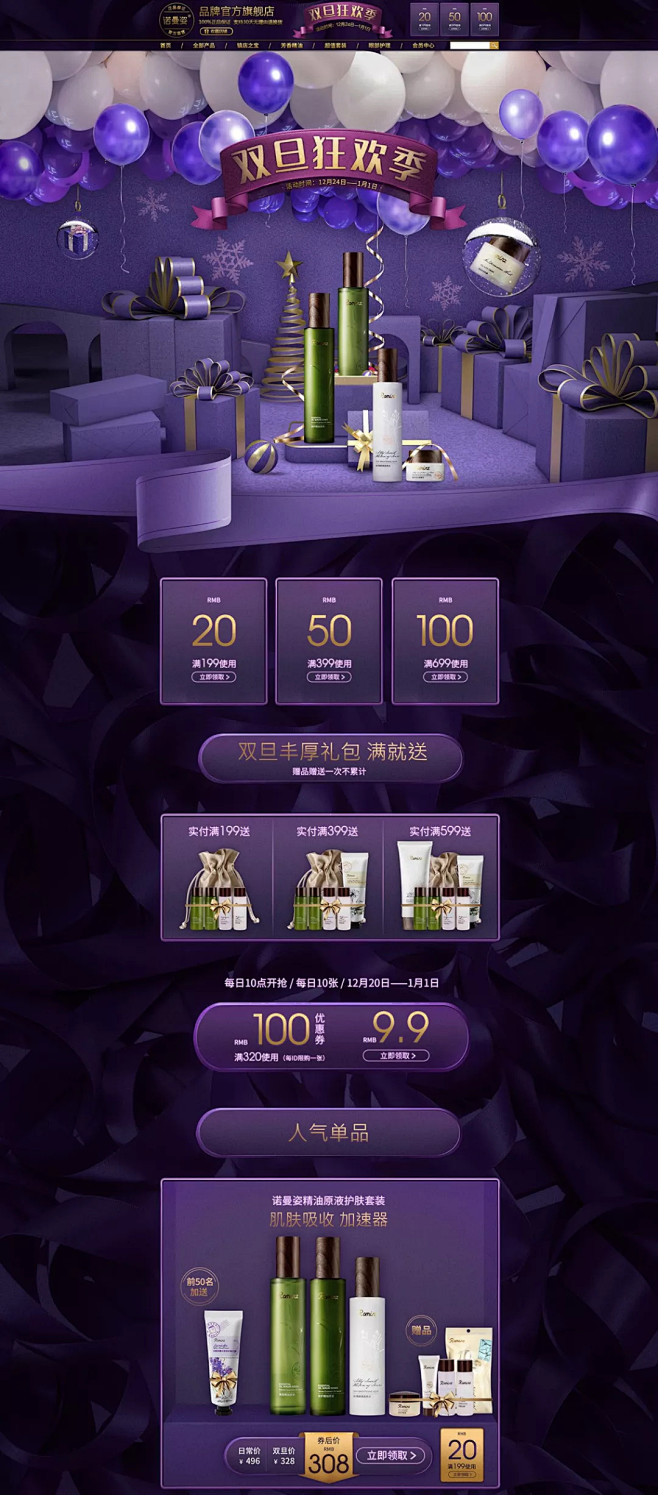
Task: Click the 双旦丰厚礼包 满就送 banner
Action: 331,758
